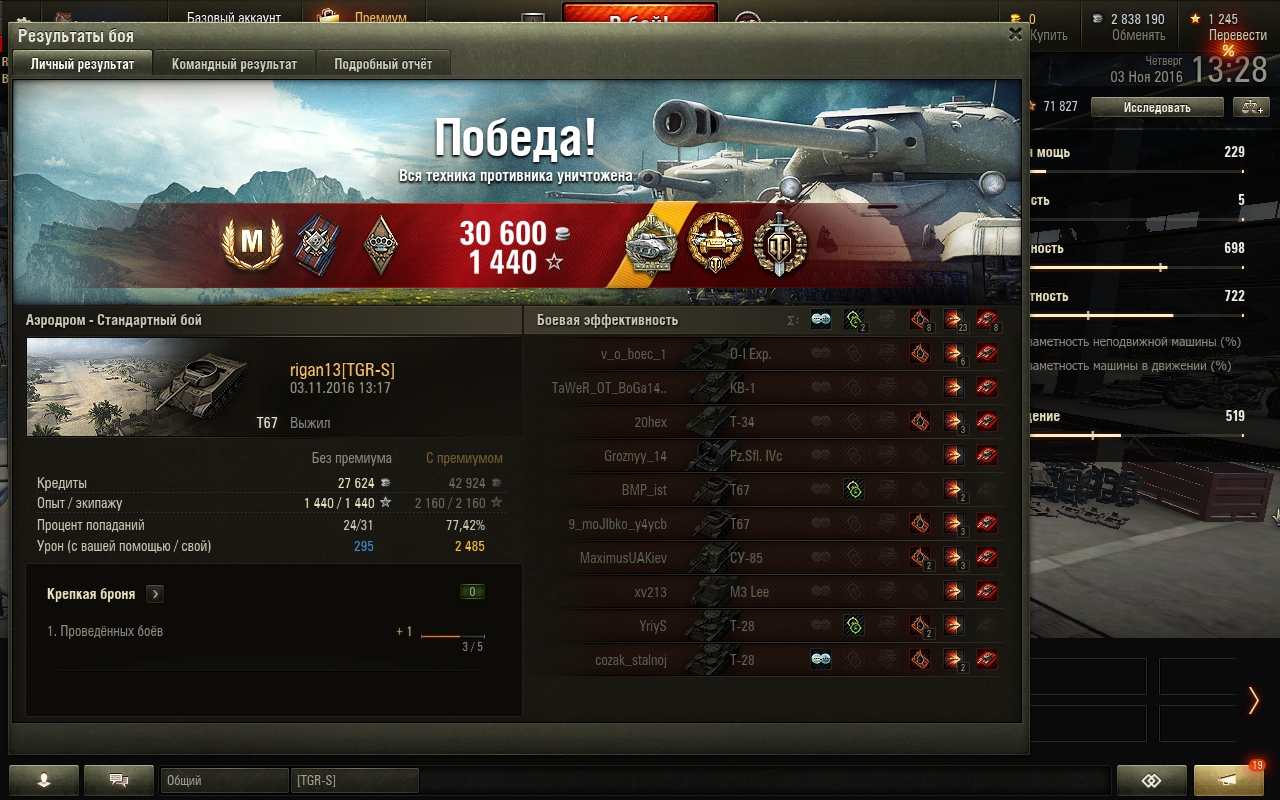Select the Личный результат tab
The height and width of the screenshot is (800, 1280).
82,64
